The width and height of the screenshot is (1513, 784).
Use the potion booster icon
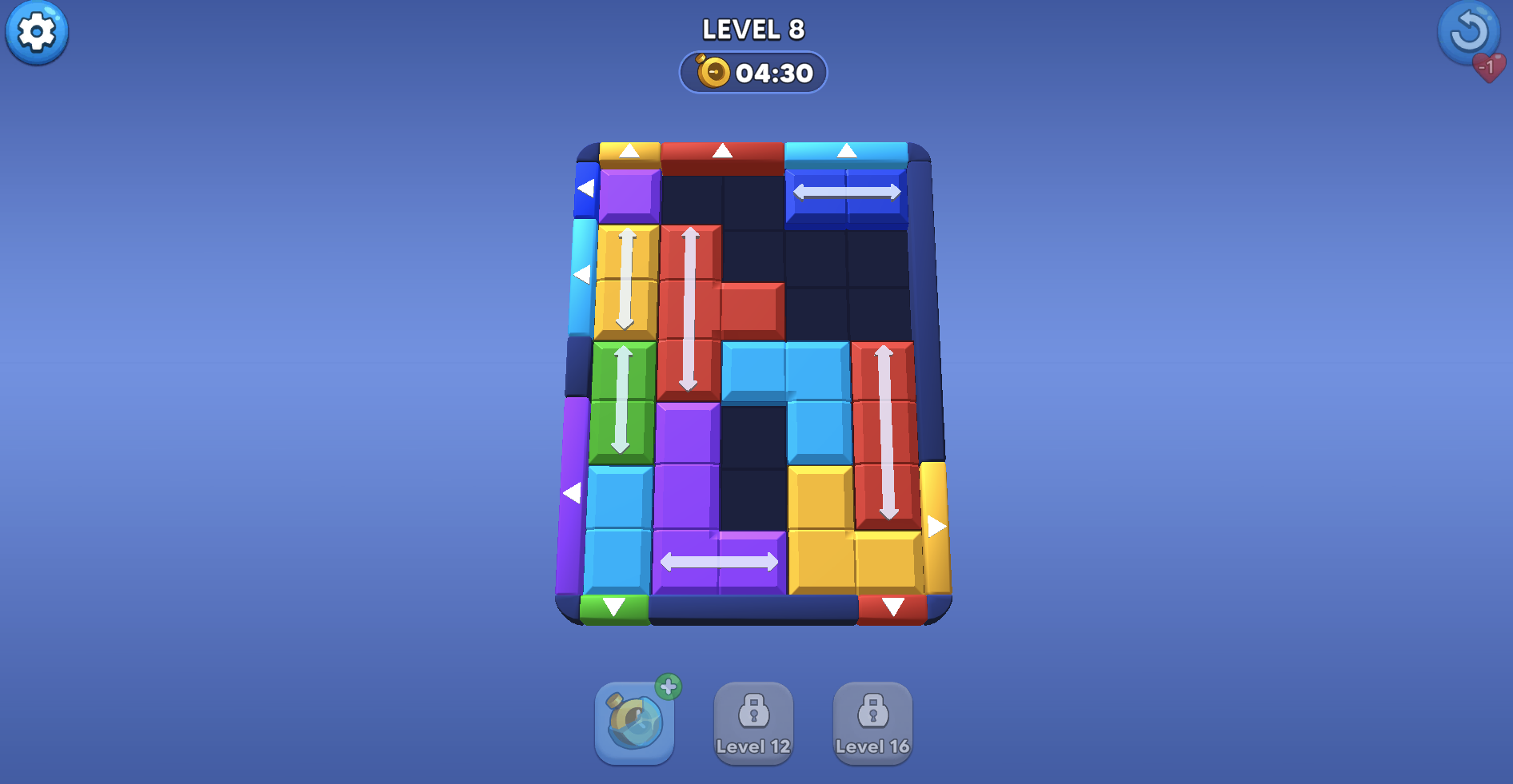(x=634, y=722)
